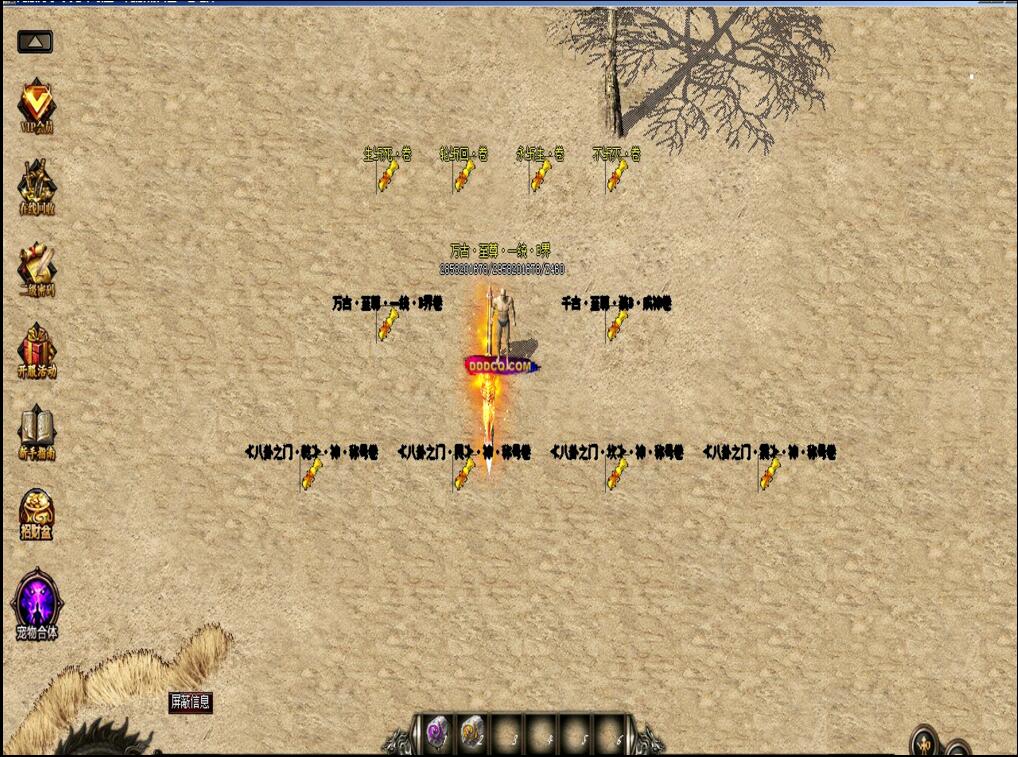This screenshot has height=757, width=1018.
Task: Open the VIP会员 membership icon
Action: pyautogui.click(x=37, y=104)
